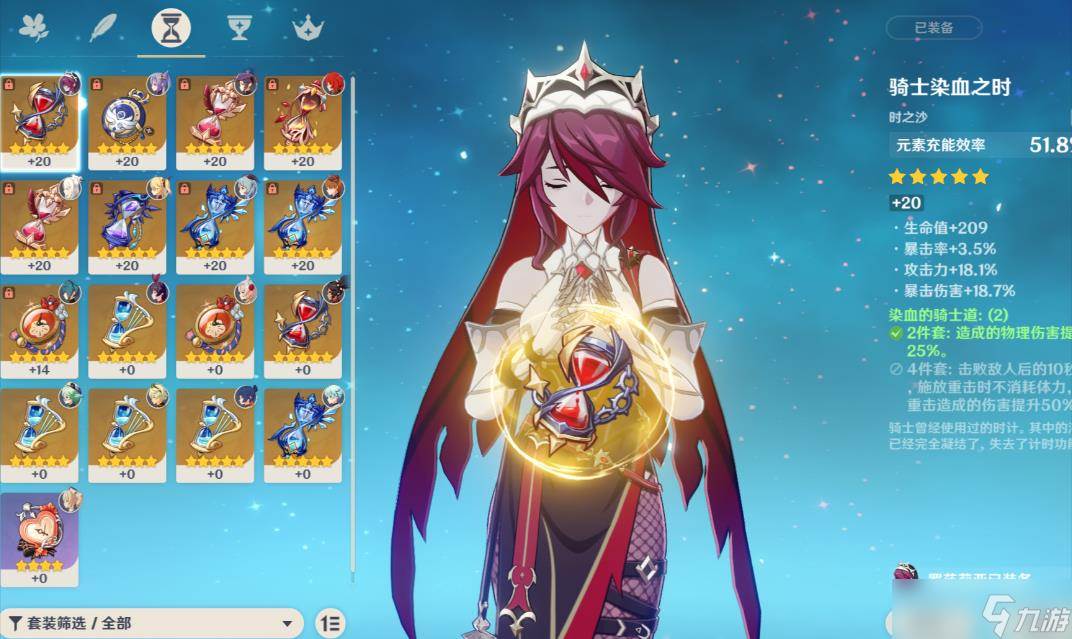The height and width of the screenshot is (639, 1072).
Task: Switch to the flower artifact tab
Action: pyautogui.click(x=35, y=28)
